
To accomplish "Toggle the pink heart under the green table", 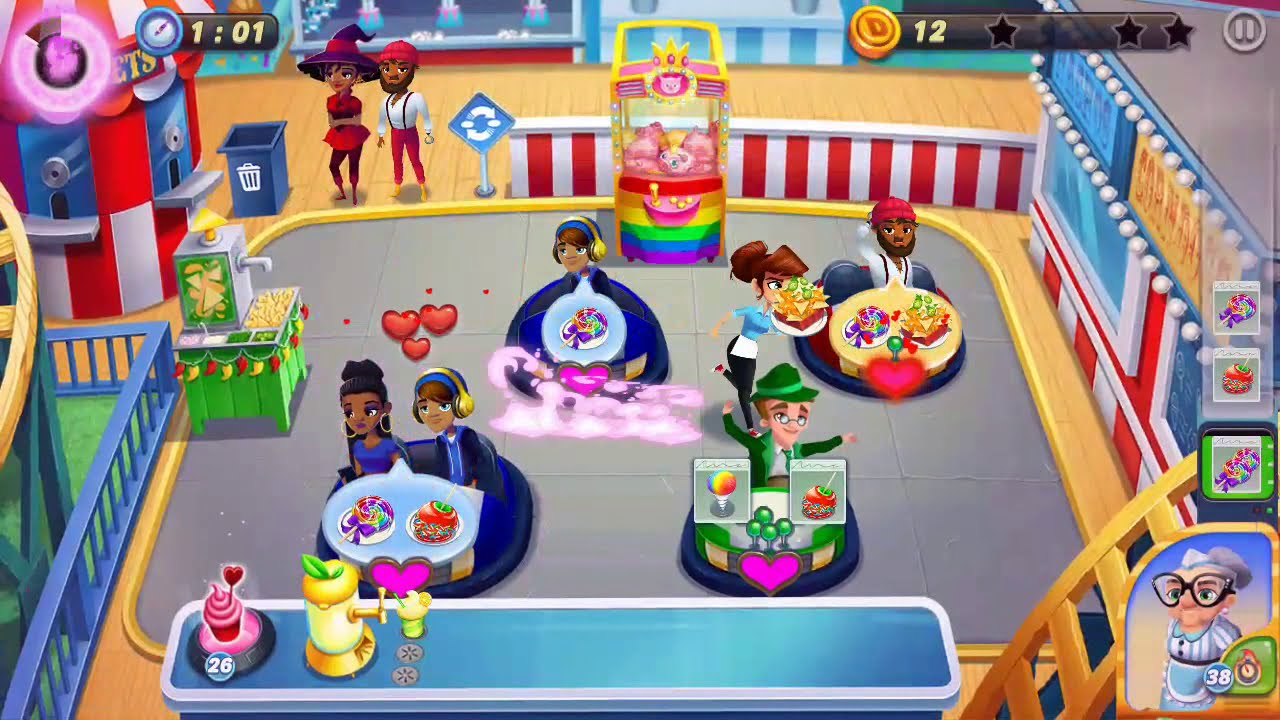I will 771,573.
